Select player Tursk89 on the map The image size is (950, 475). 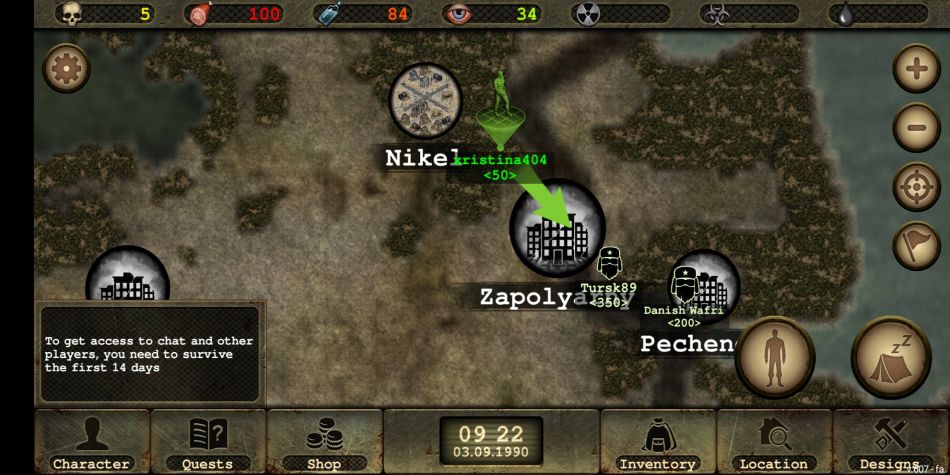(609, 266)
